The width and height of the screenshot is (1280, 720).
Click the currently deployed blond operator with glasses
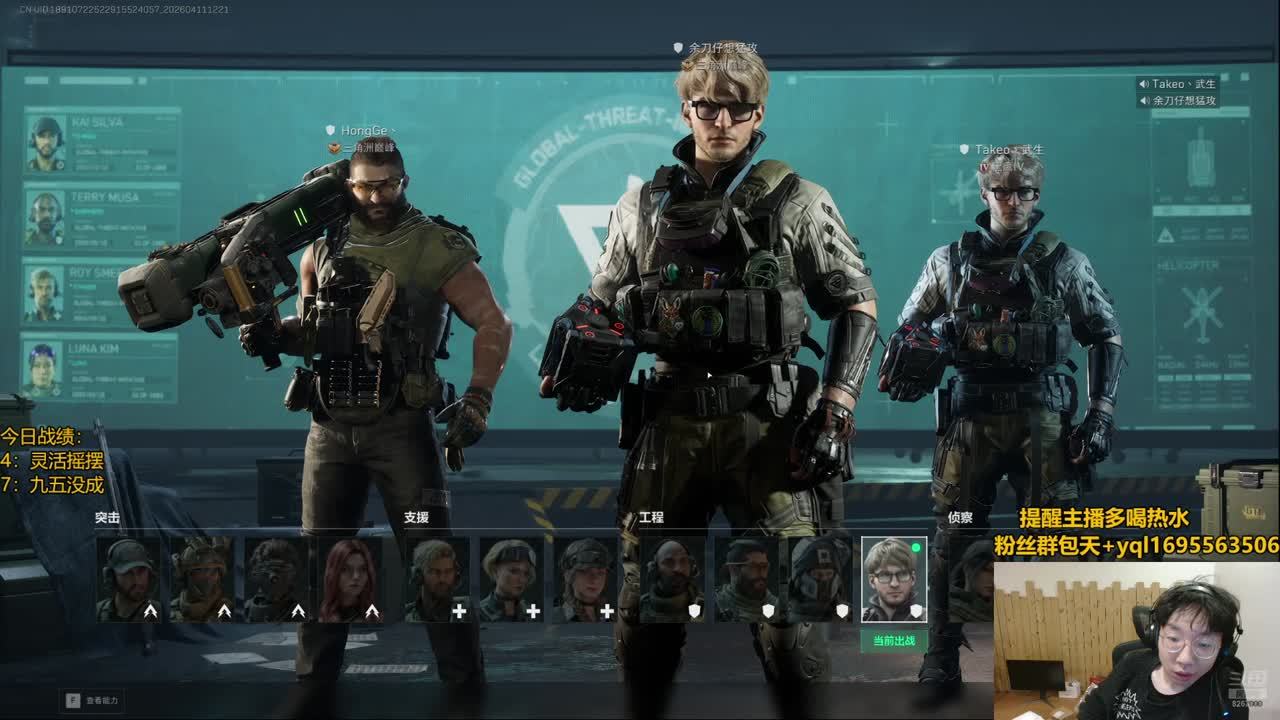pos(894,580)
